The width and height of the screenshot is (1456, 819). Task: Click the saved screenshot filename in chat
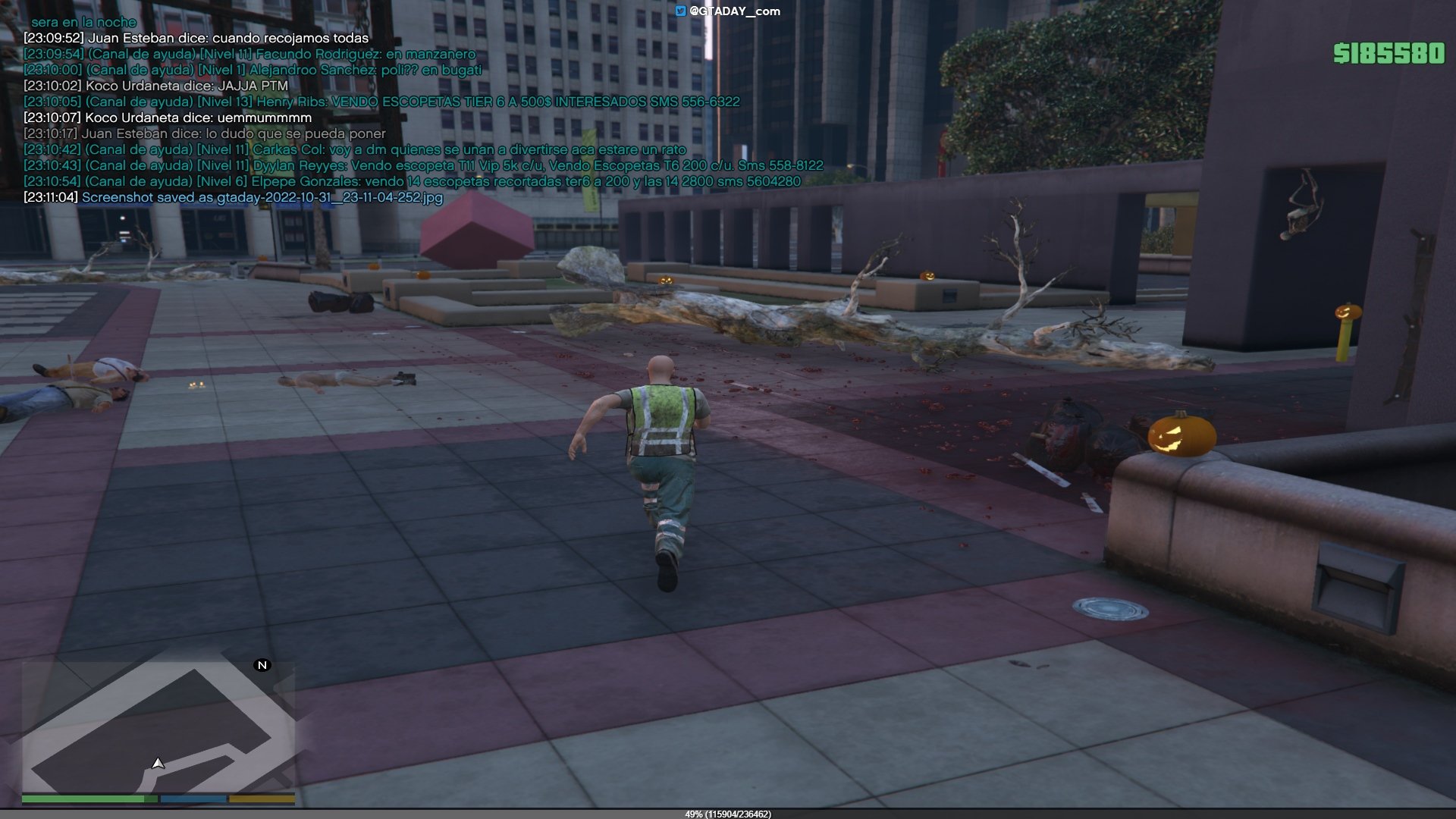[262, 197]
